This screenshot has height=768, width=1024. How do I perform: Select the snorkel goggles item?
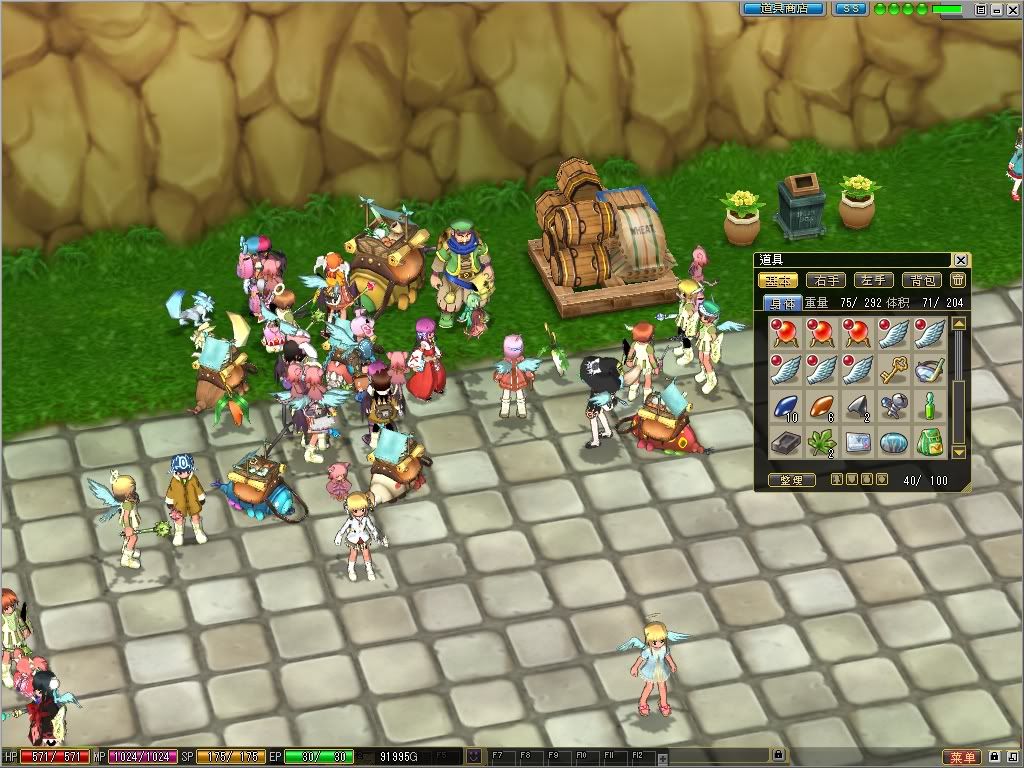coord(929,370)
